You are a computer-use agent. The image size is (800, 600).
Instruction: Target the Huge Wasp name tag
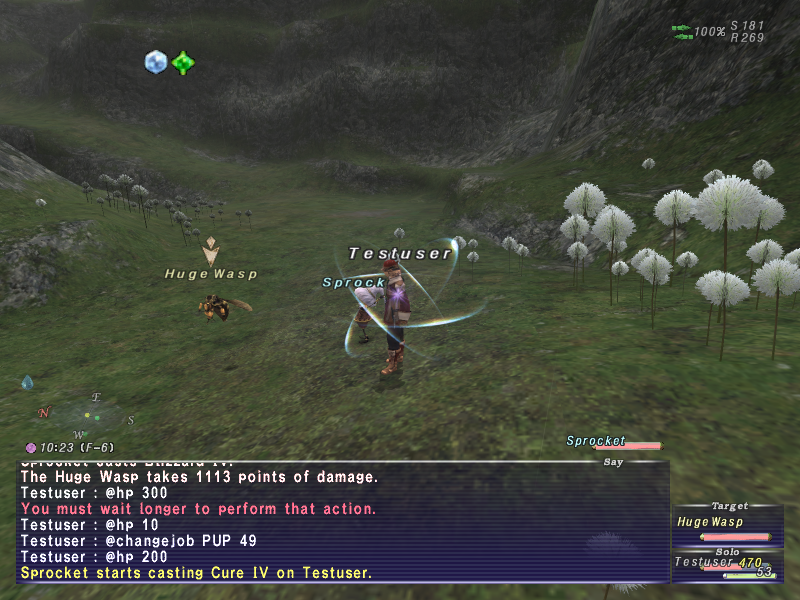pos(211,273)
